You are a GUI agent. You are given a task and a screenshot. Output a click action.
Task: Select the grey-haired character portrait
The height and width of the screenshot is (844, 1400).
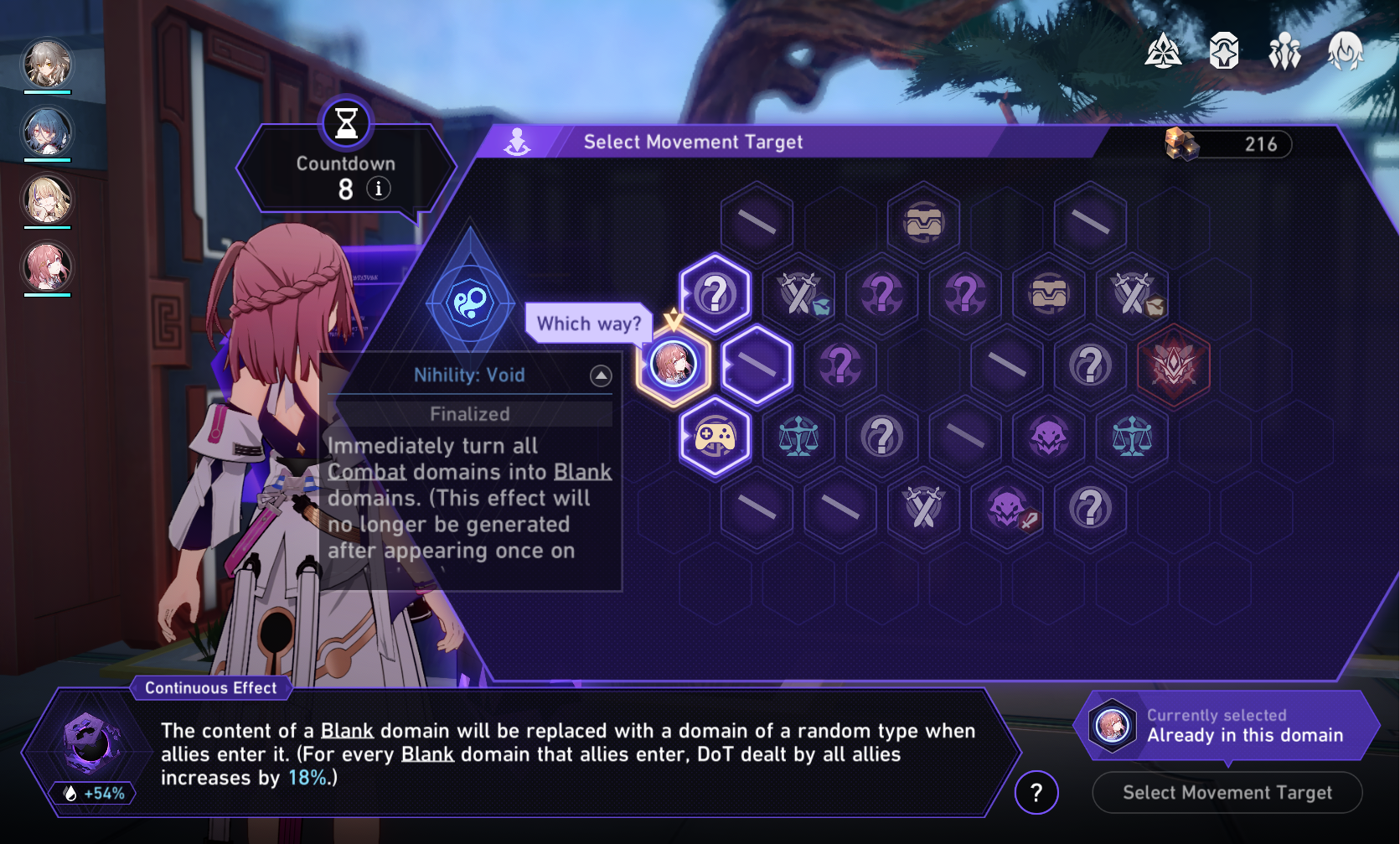[47, 64]
